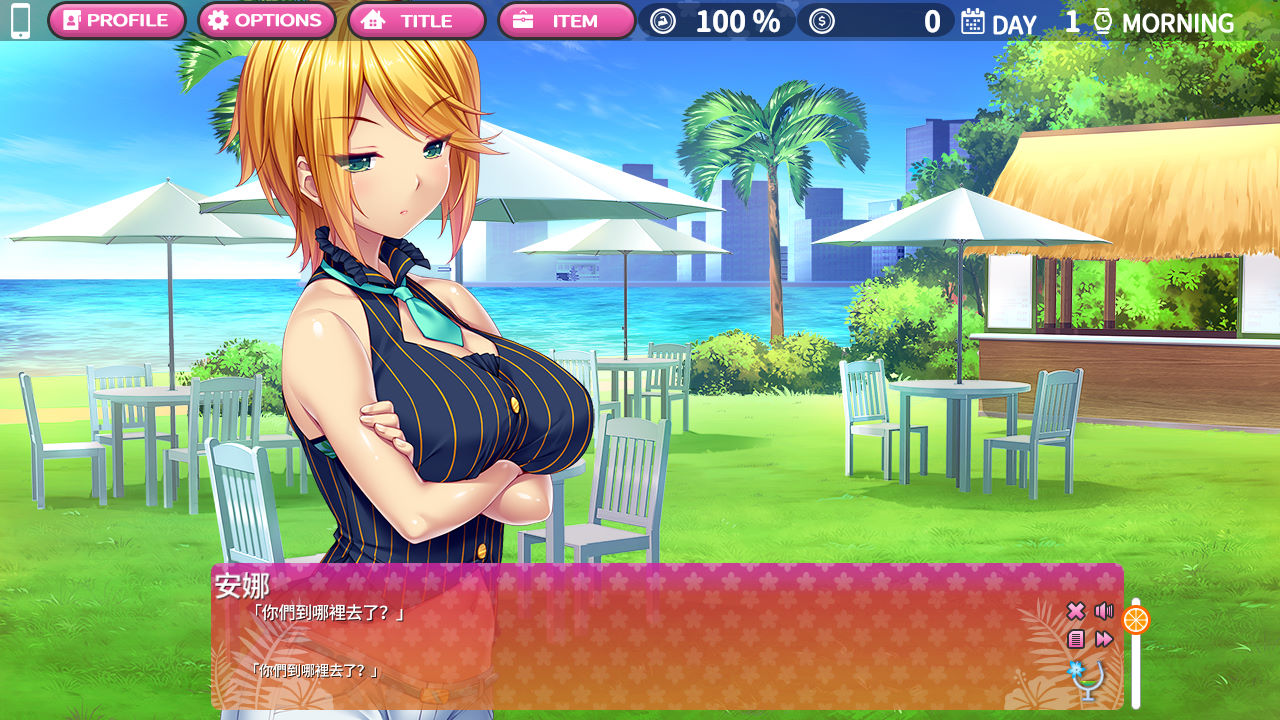This screenshot has width=1280, height=720.
Task: Click the speaker voice replay icon
Action: 1104,611
